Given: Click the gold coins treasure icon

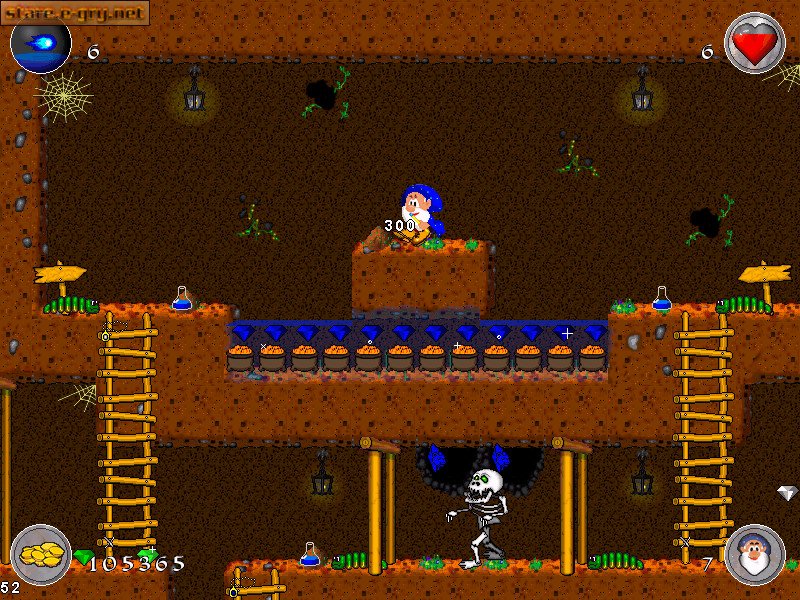Looking at the screenshot, I should point(41,555).
